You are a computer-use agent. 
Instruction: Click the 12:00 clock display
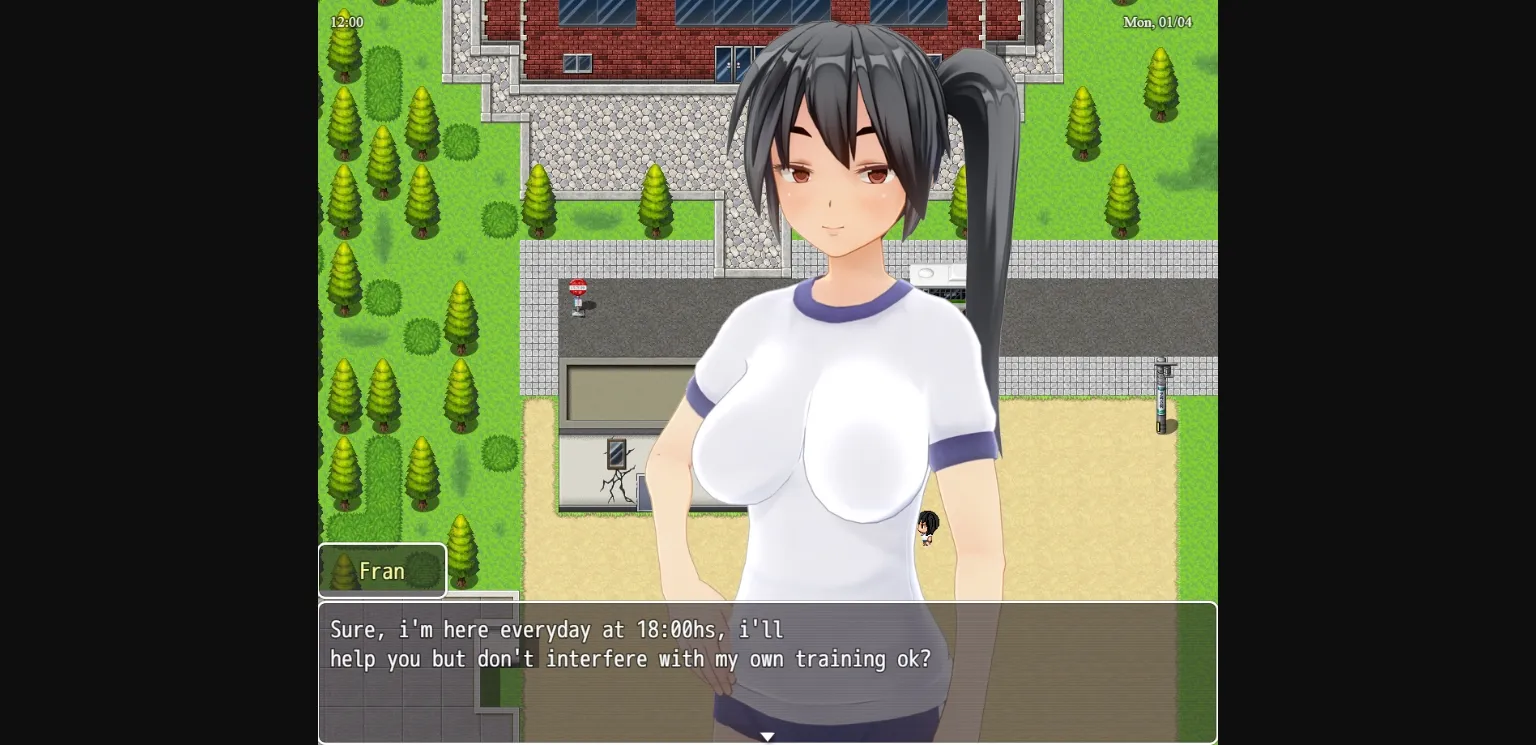click(x=347, y=21)
